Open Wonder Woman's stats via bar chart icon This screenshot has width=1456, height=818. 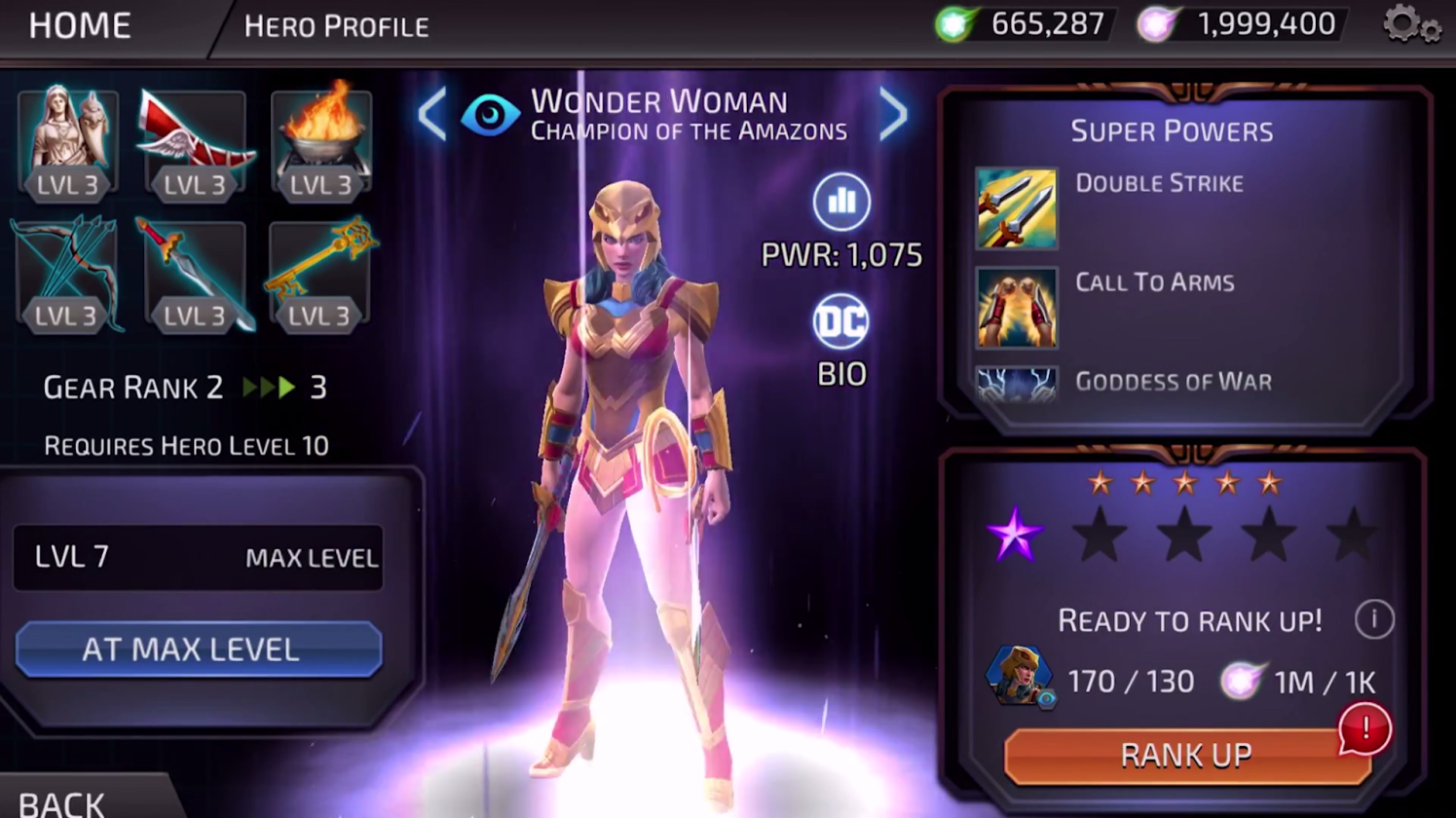point(840,202)
